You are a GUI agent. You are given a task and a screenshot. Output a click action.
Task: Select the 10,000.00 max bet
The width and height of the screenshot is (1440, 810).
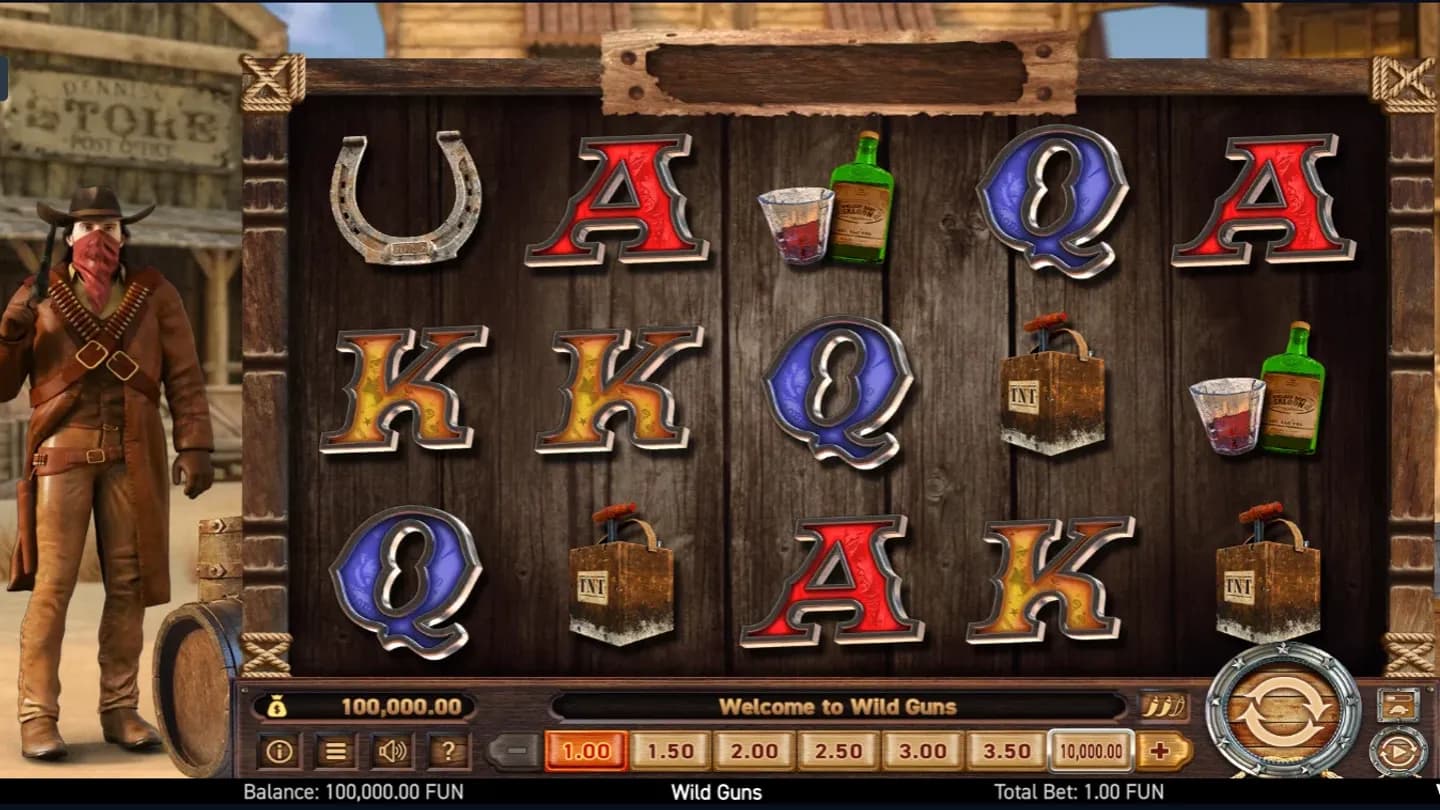point(1090,750)
